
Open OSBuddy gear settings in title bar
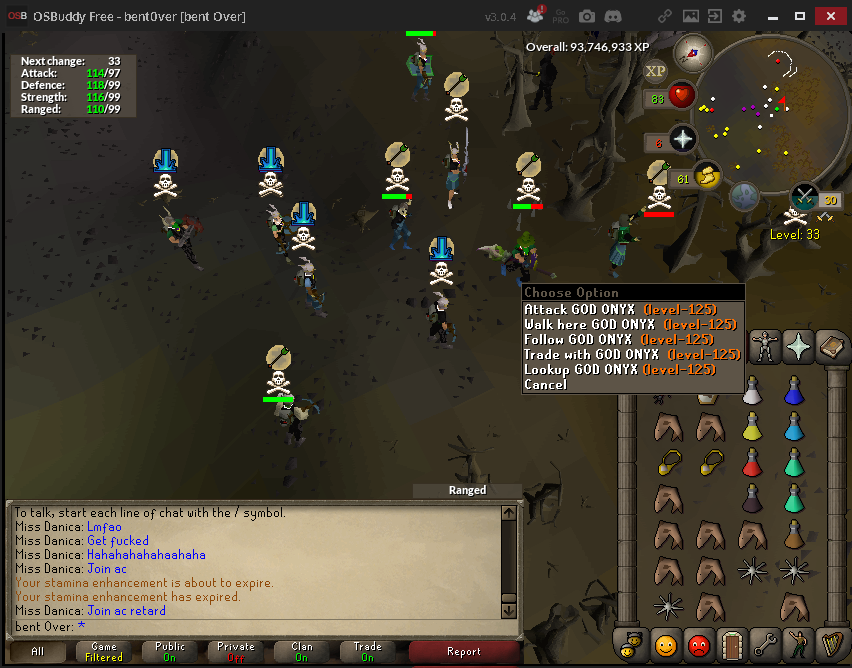click(739, 16)
